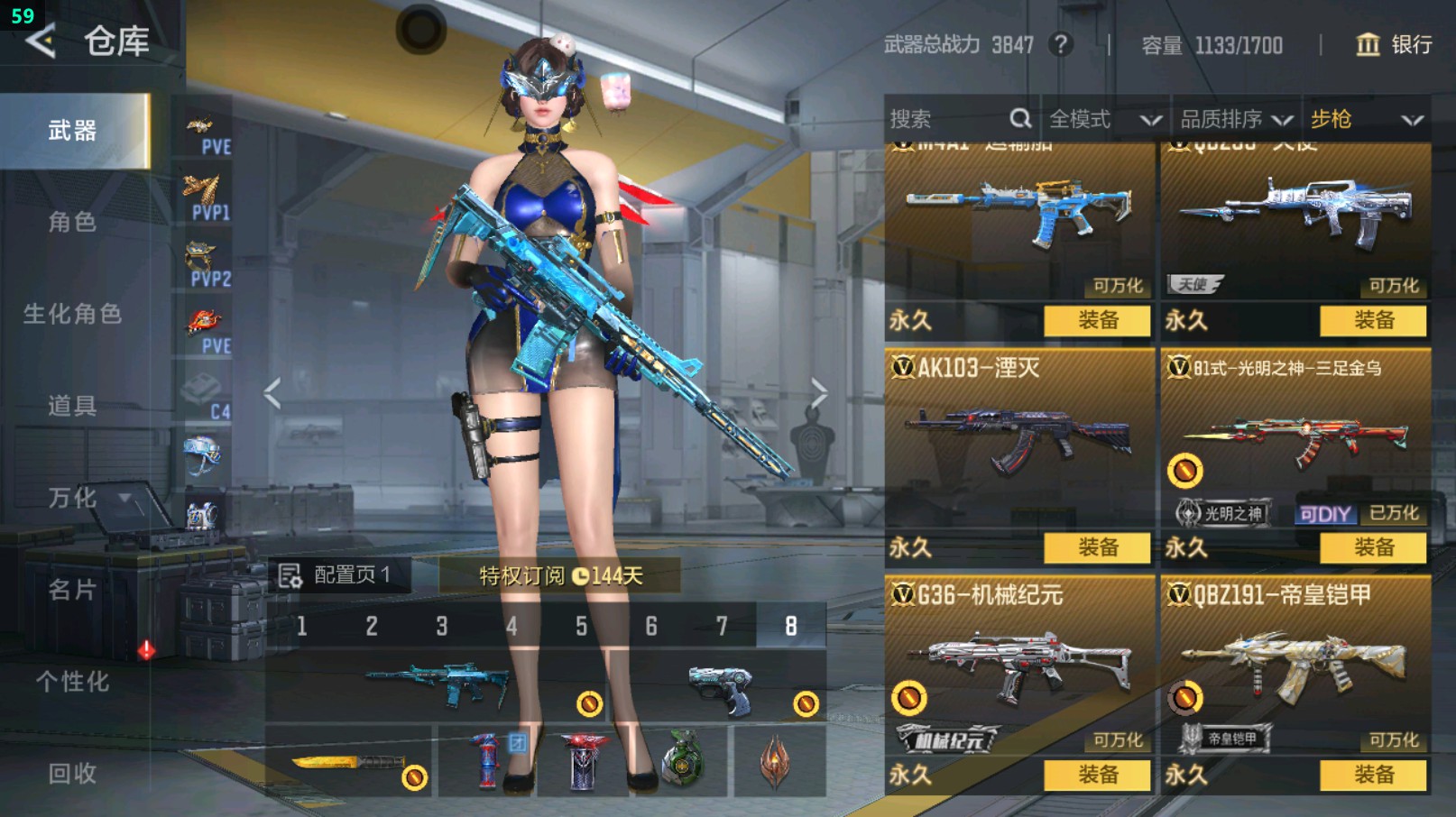Select the 道具 tab
The image size is (1456, 817).
[x=72, y=406]
